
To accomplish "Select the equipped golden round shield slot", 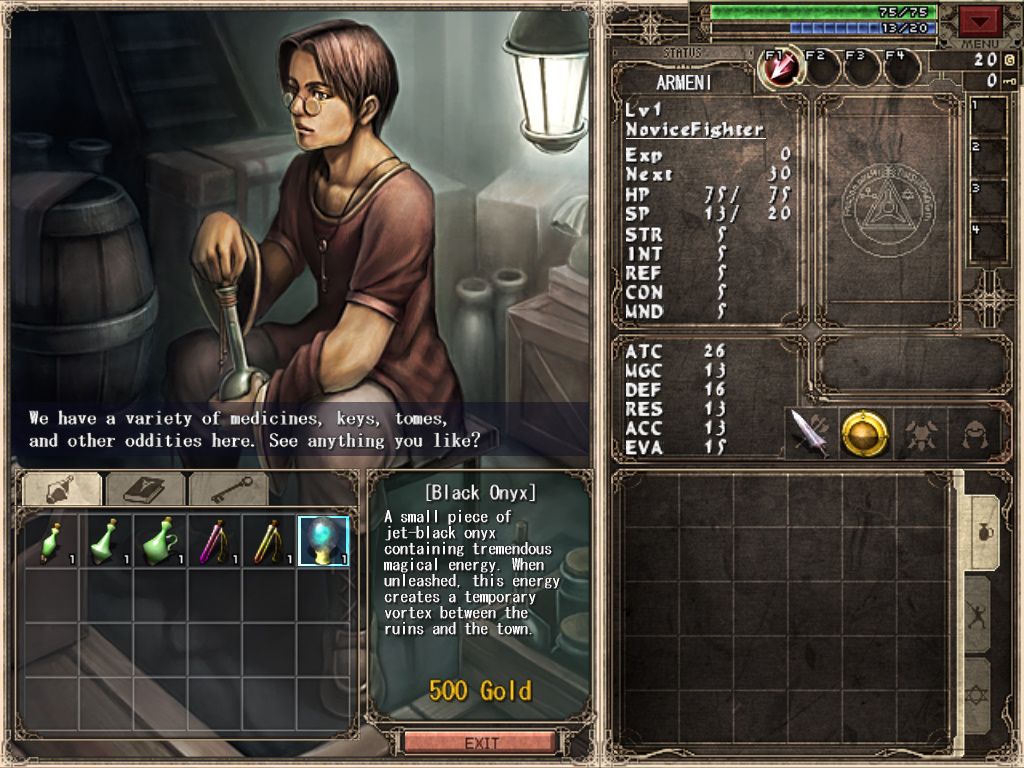I will tap(864, 433).
